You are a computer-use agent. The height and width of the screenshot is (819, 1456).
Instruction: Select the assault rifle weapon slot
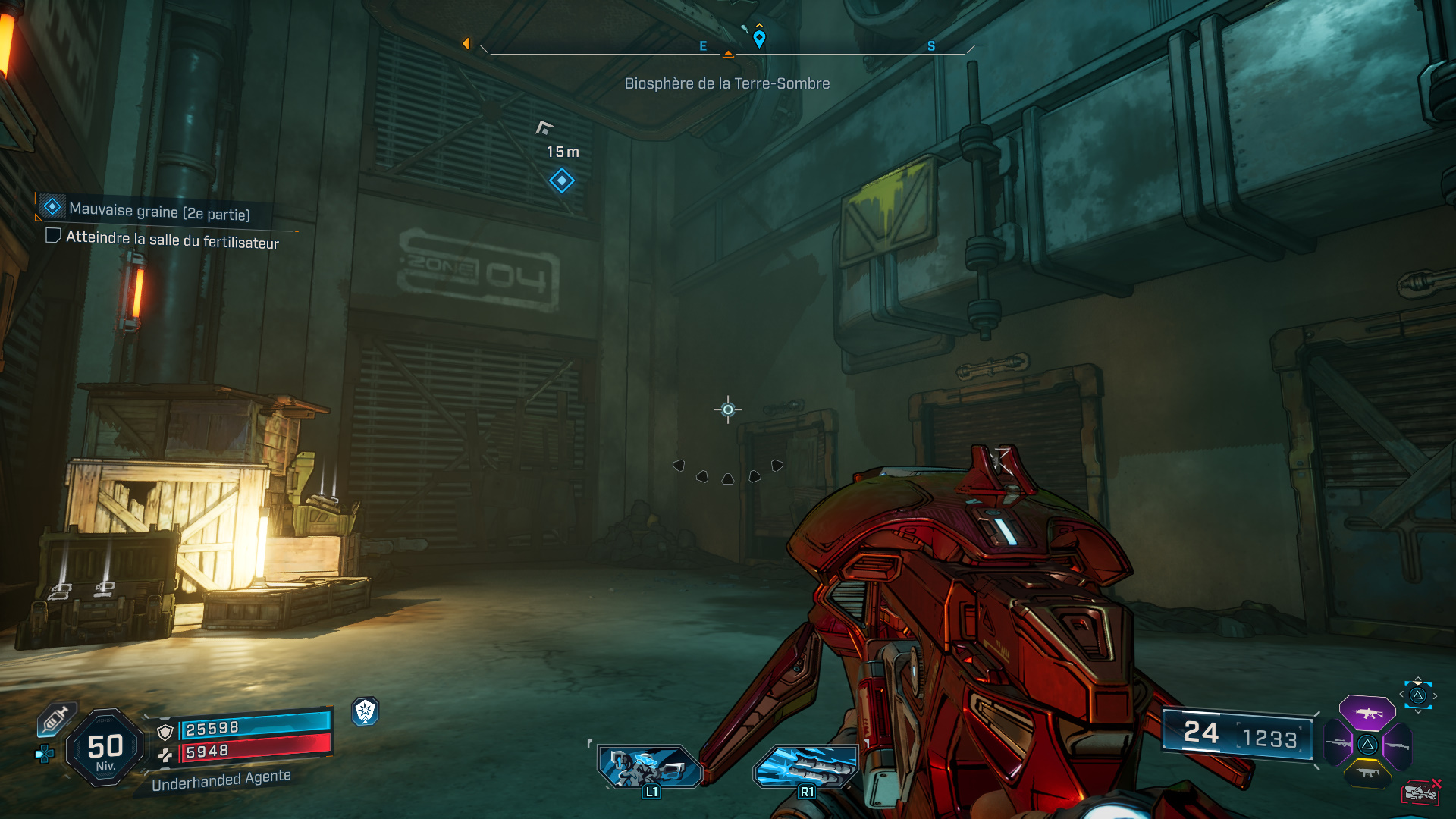1368,713
